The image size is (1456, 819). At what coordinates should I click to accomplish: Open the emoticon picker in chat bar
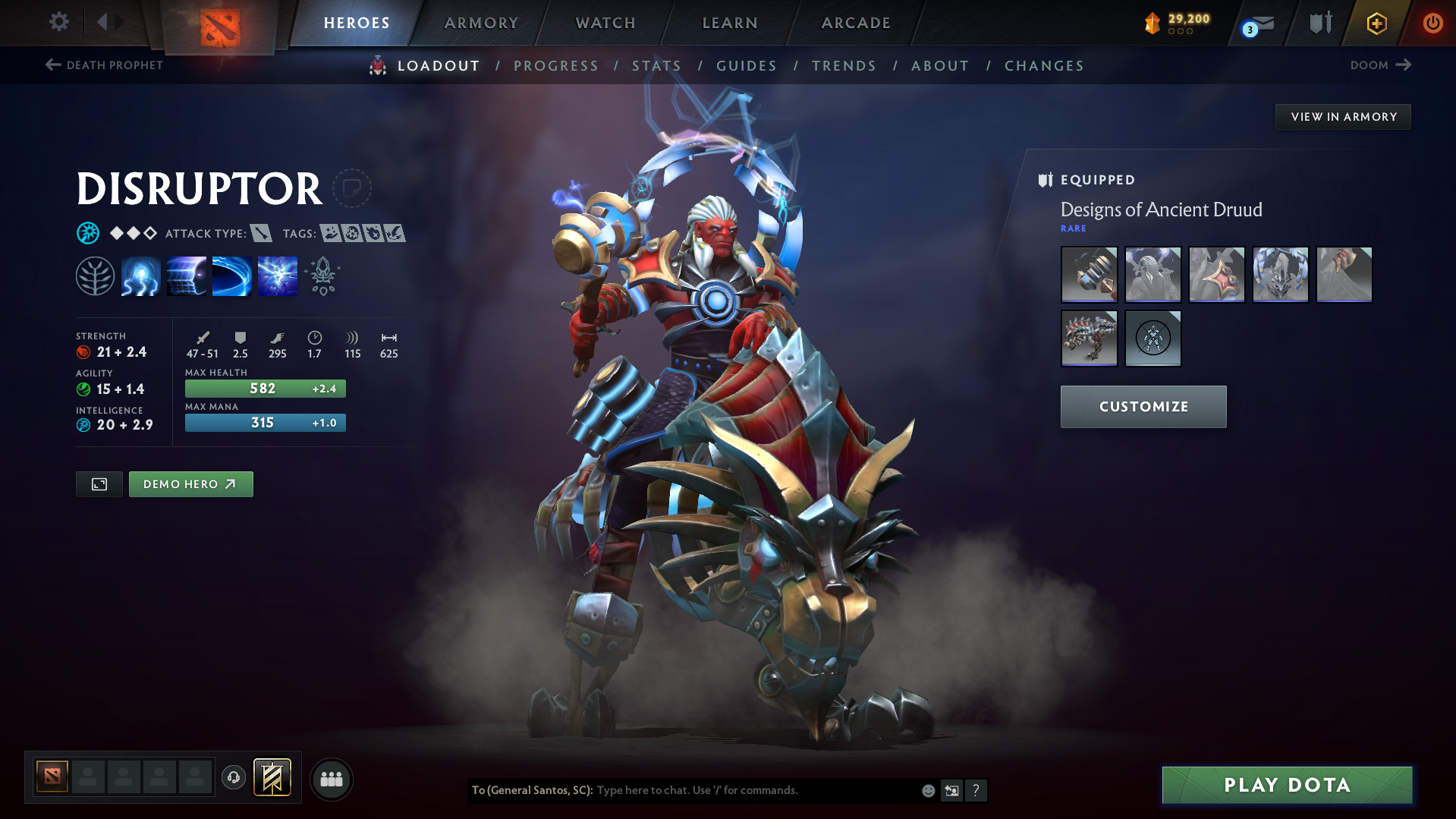pos(927,790)
